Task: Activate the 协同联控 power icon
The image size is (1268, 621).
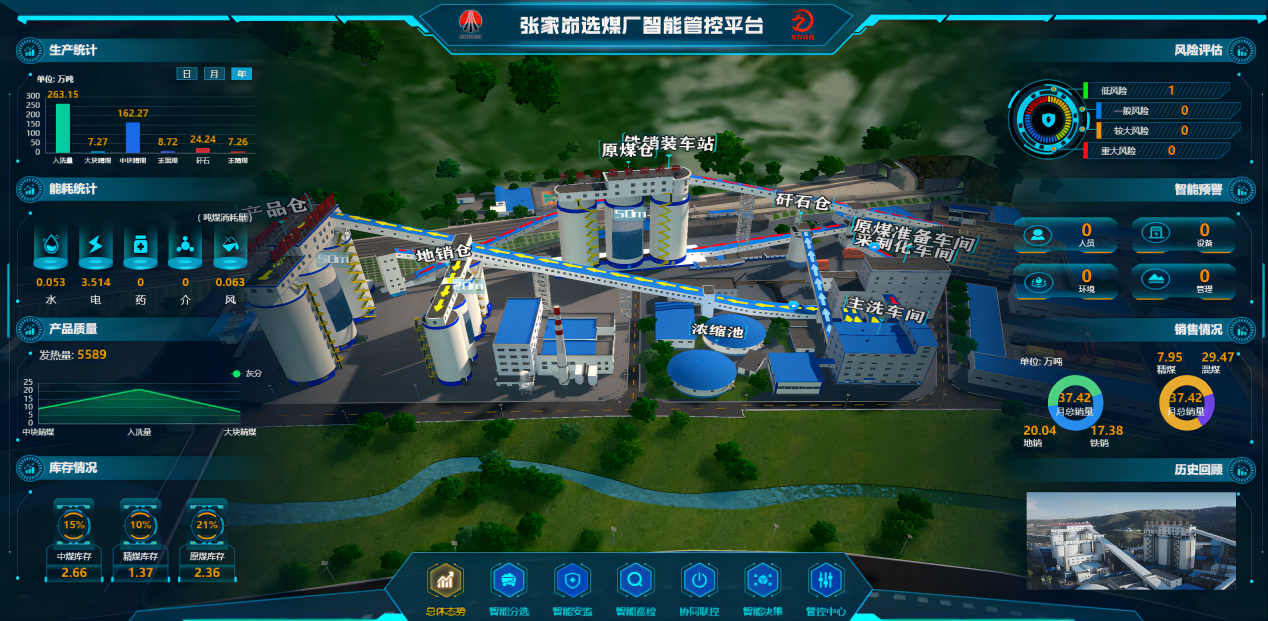Action: tap(699, 580)
